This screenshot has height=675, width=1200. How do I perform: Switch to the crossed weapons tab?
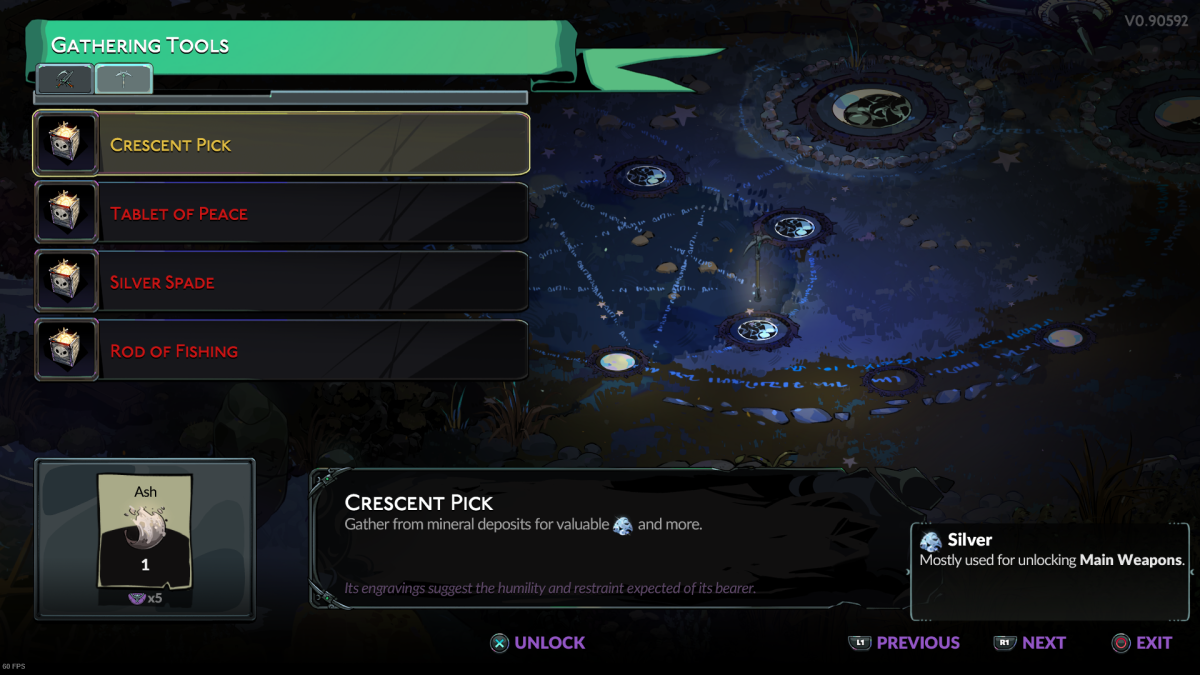(x=65, y=79)
